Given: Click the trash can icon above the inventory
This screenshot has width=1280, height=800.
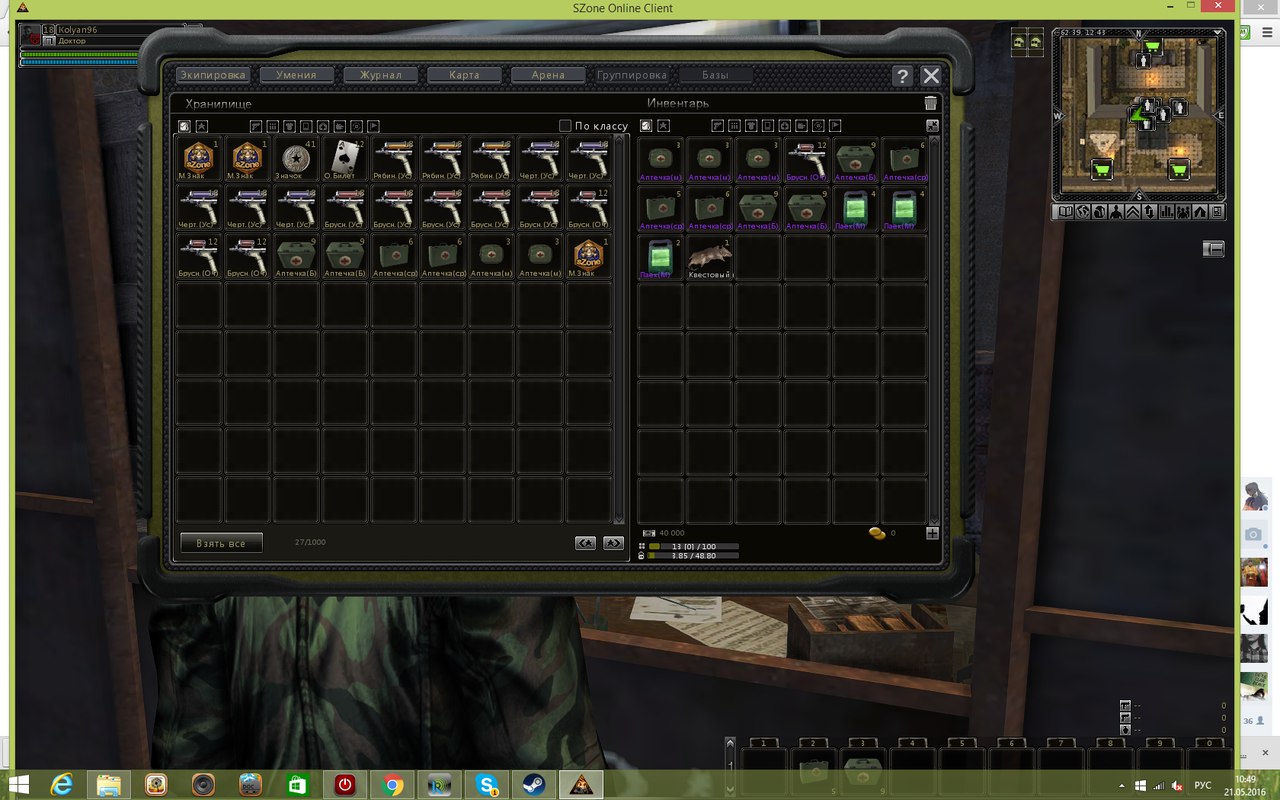Looking at the screenshot, I should point(931,103).
